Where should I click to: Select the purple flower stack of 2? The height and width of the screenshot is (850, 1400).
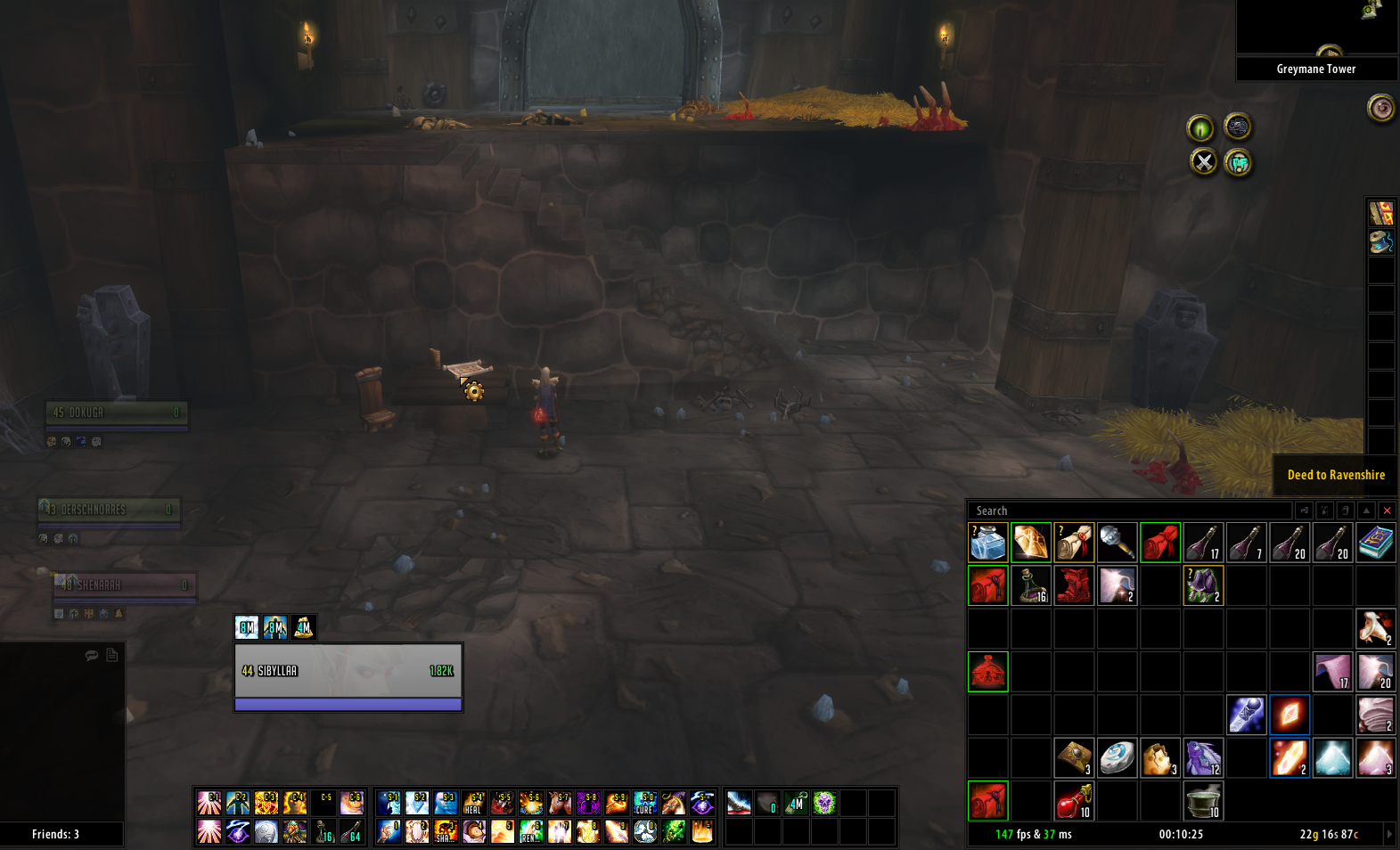pyautogui.click(x=1203, y=586)
